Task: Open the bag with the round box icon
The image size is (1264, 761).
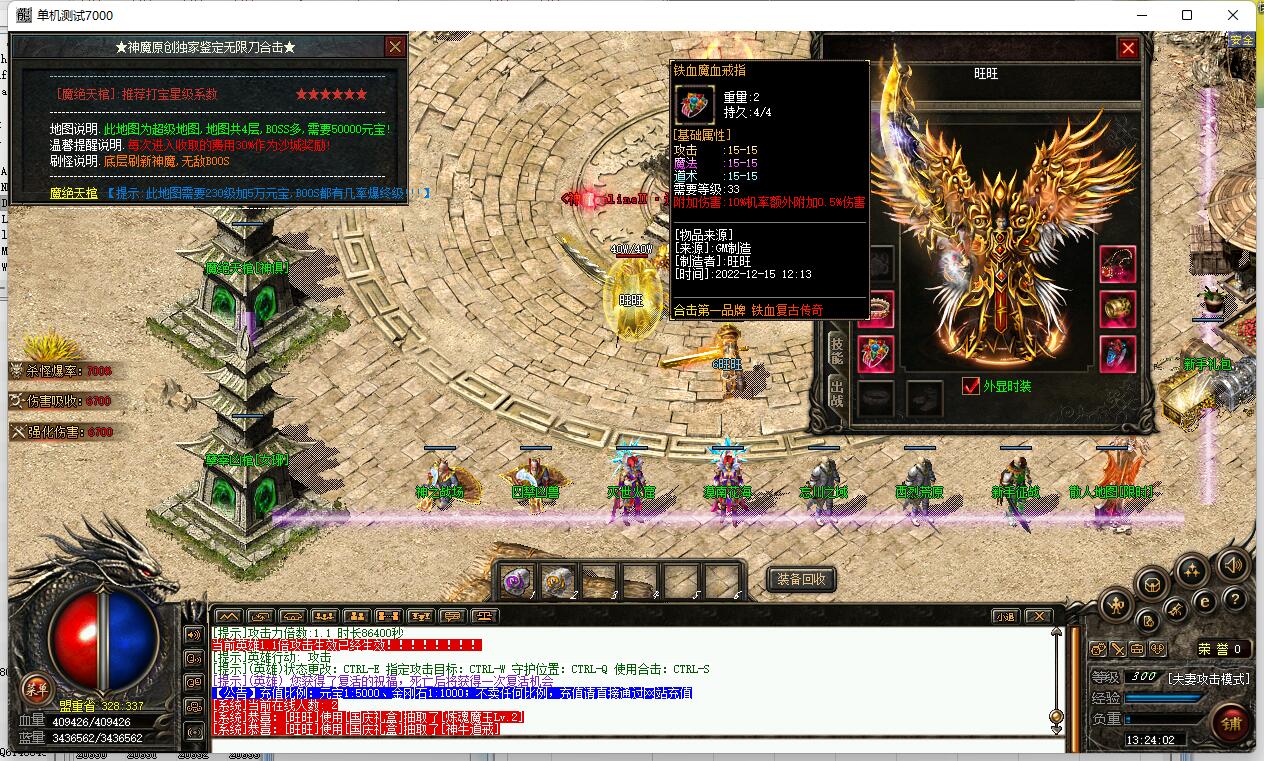Action: 1150,584
